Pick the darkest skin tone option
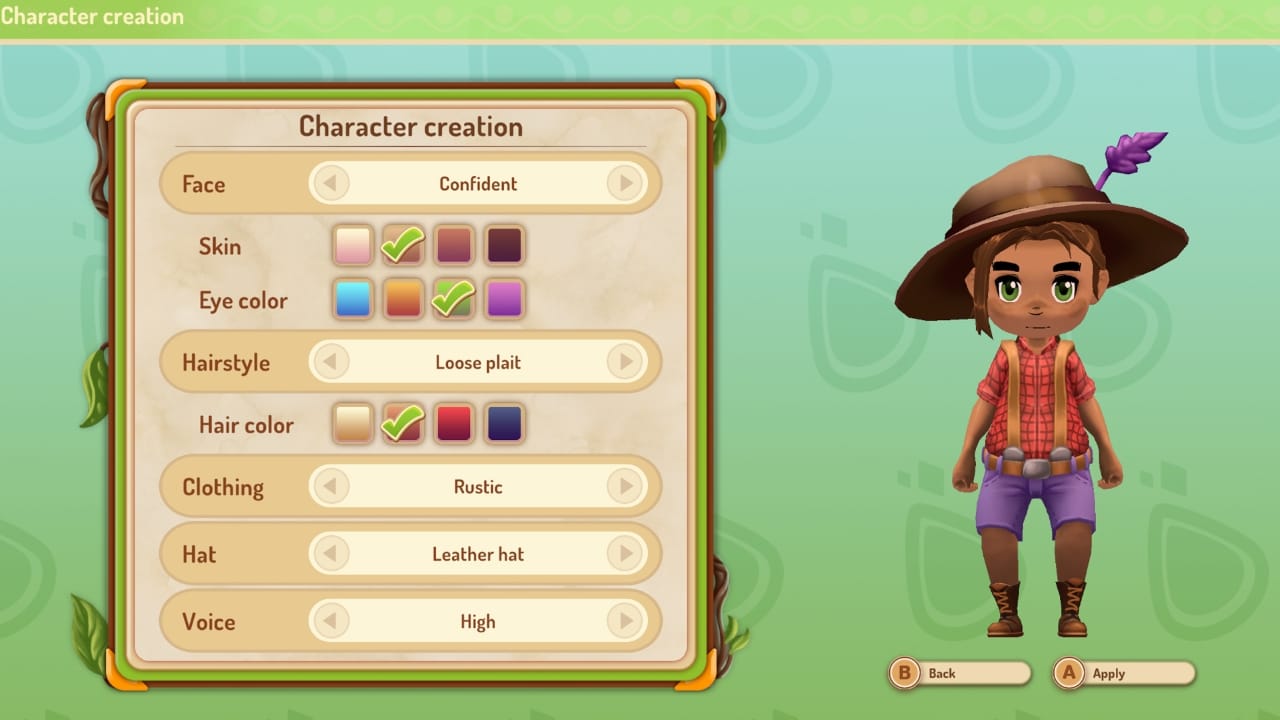Screen dimensions: 1280x720 [x=504, y=243]
